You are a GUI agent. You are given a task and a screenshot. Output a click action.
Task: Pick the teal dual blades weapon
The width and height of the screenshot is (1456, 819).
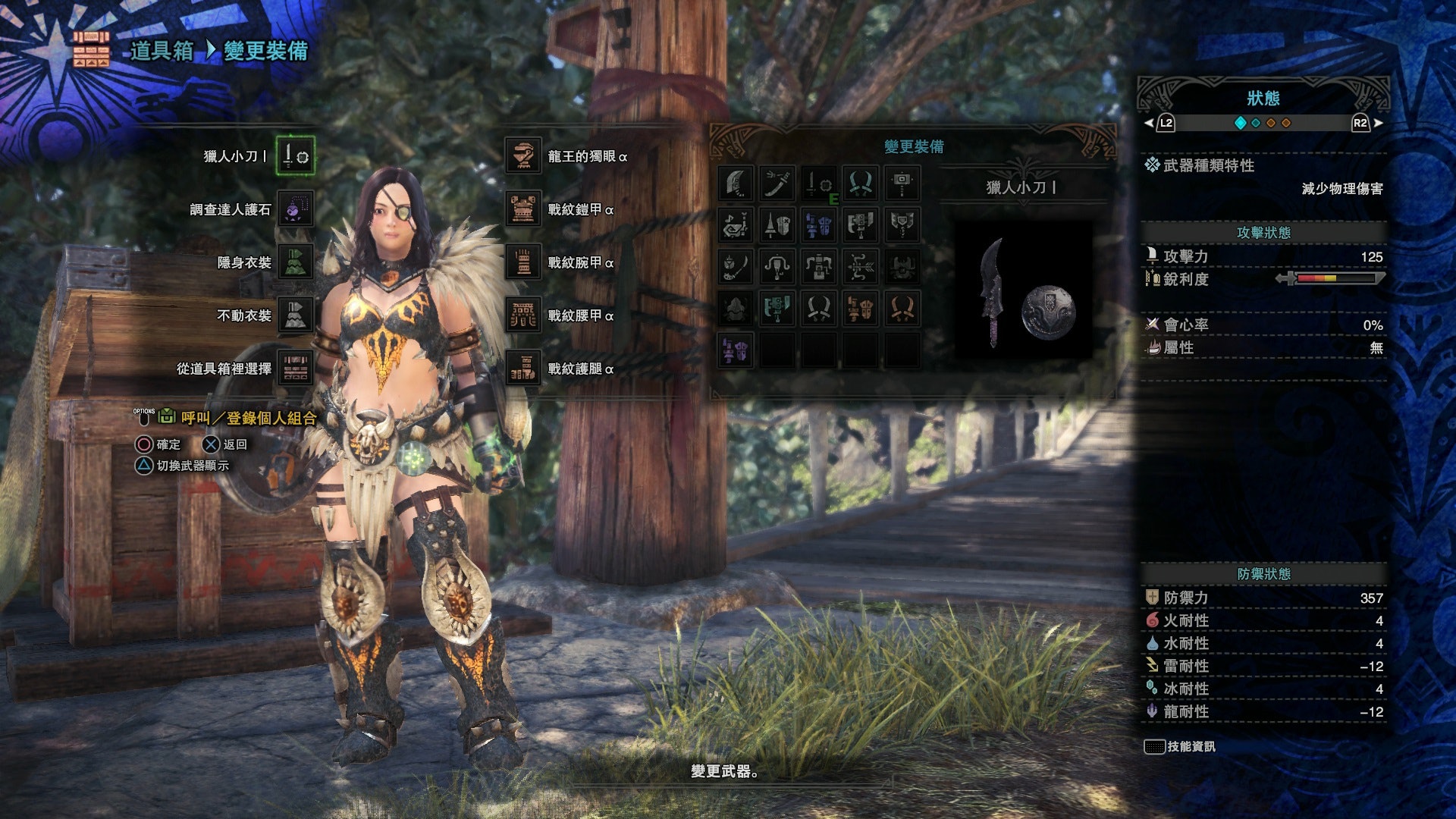(x=861, y=184)
